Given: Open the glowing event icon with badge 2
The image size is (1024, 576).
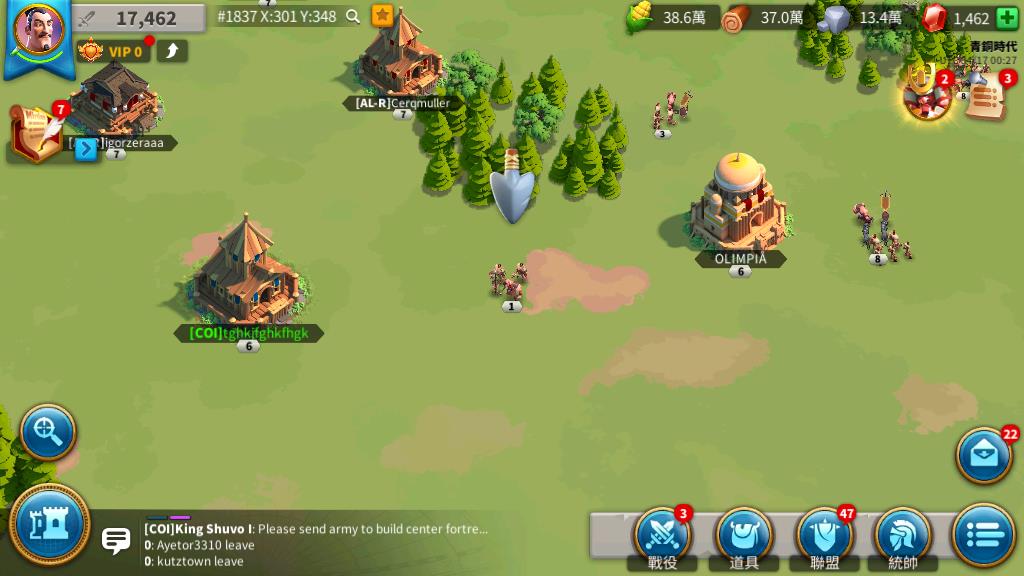Looking at the screenshot, I should [926, 93].
